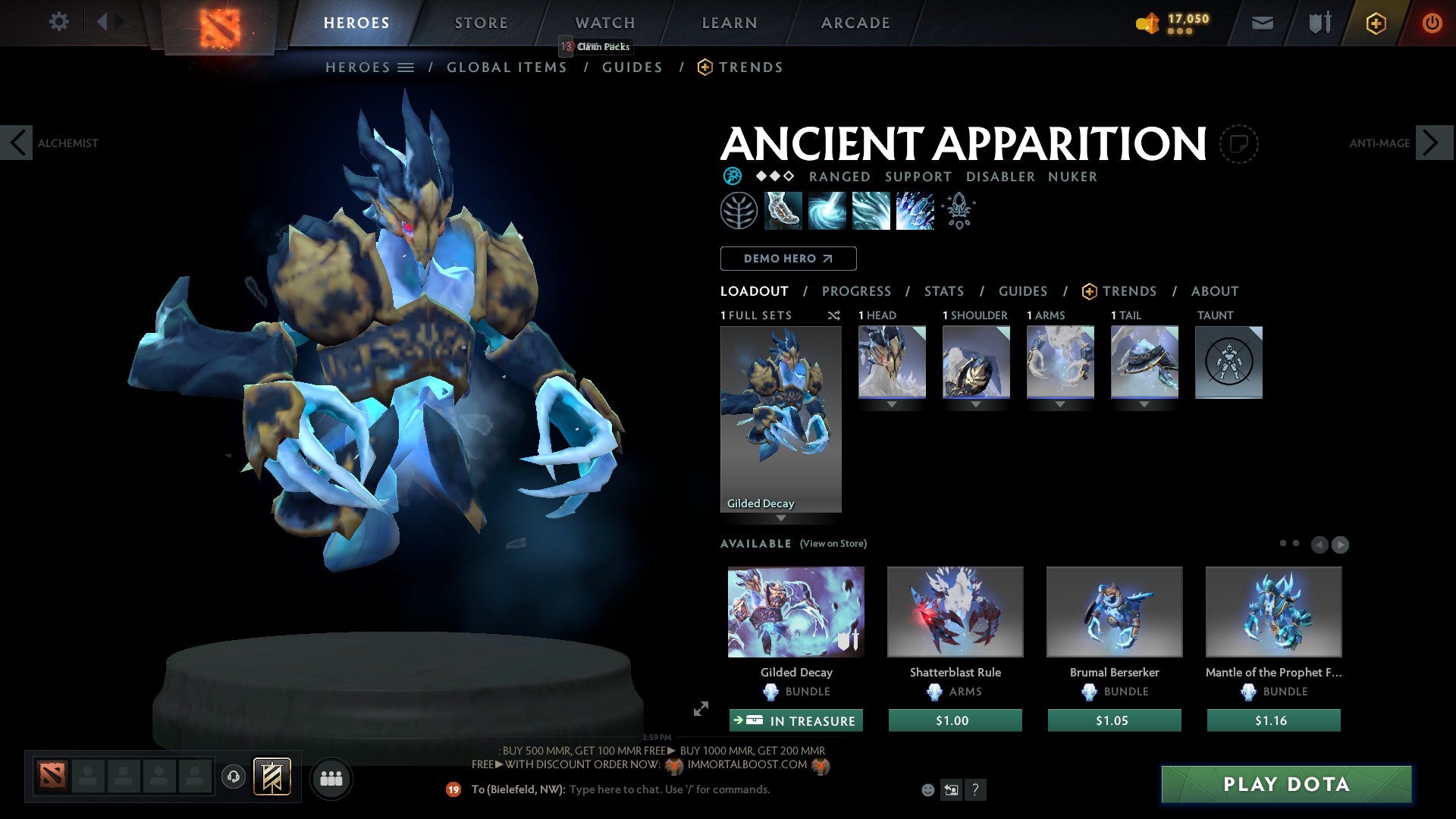Select the Shatterblast Rule item thumbnail
The image size is (1456, 819).
point(955,611)
